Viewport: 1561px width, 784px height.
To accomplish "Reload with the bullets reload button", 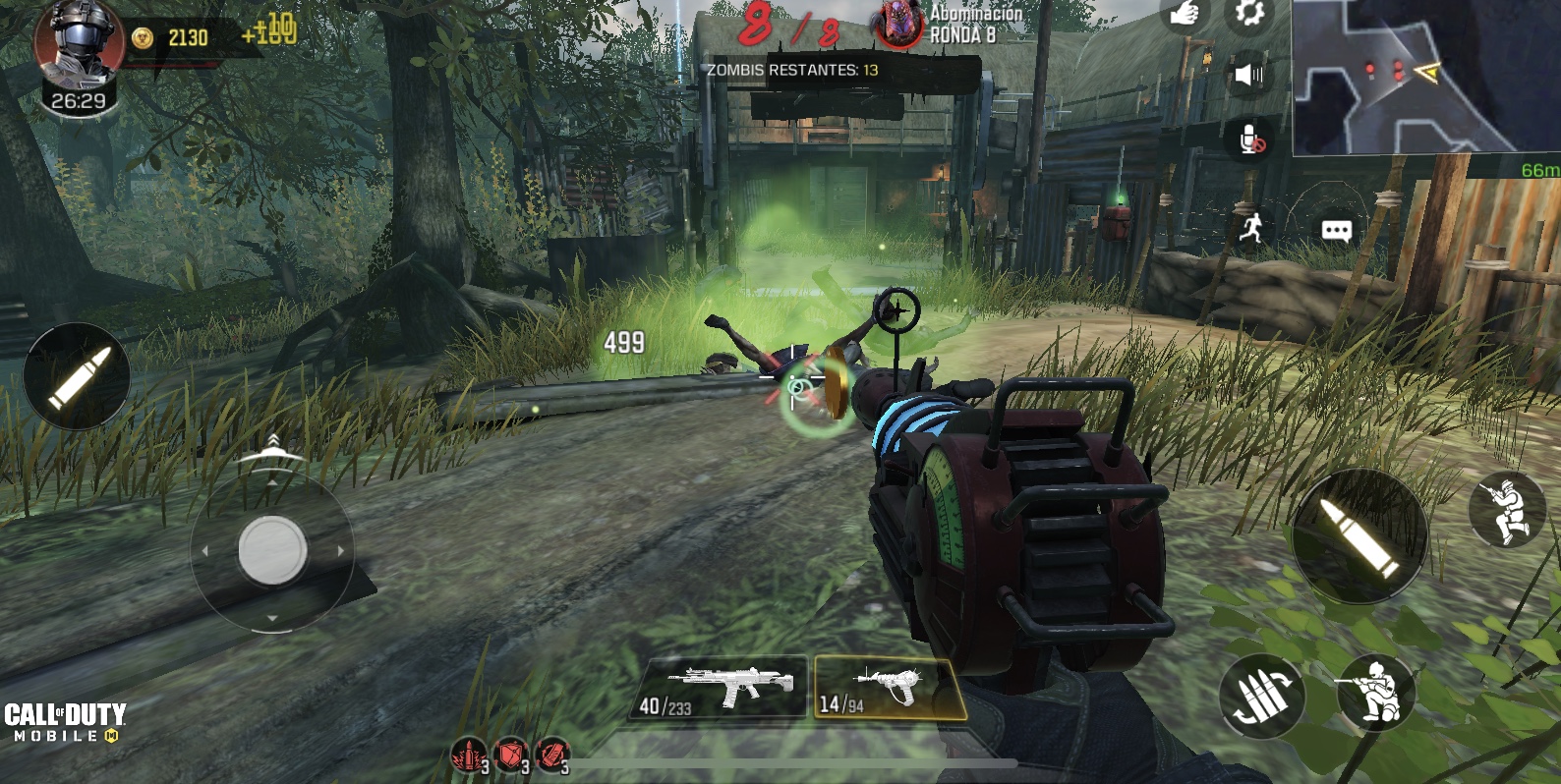I will tap(1261, 698).
